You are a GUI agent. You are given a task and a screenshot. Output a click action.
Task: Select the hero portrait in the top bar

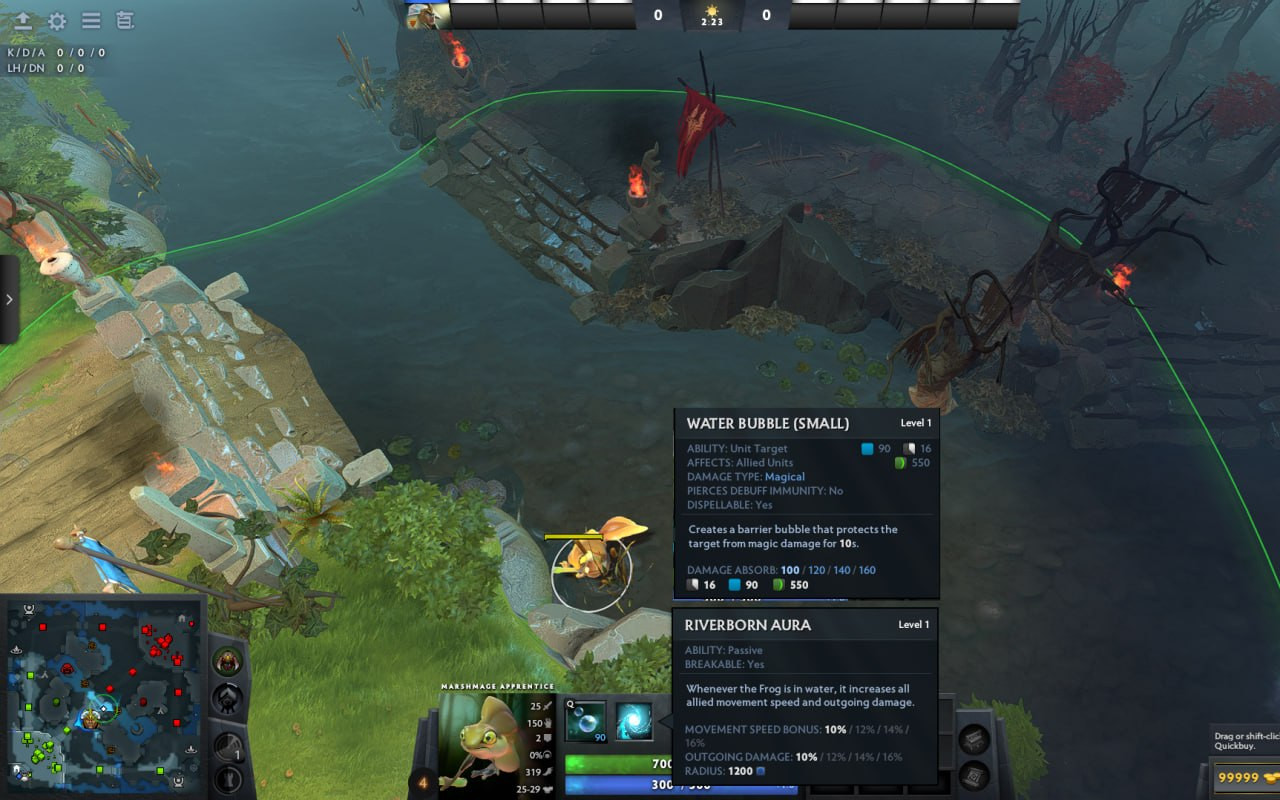(x=427, y=16)
